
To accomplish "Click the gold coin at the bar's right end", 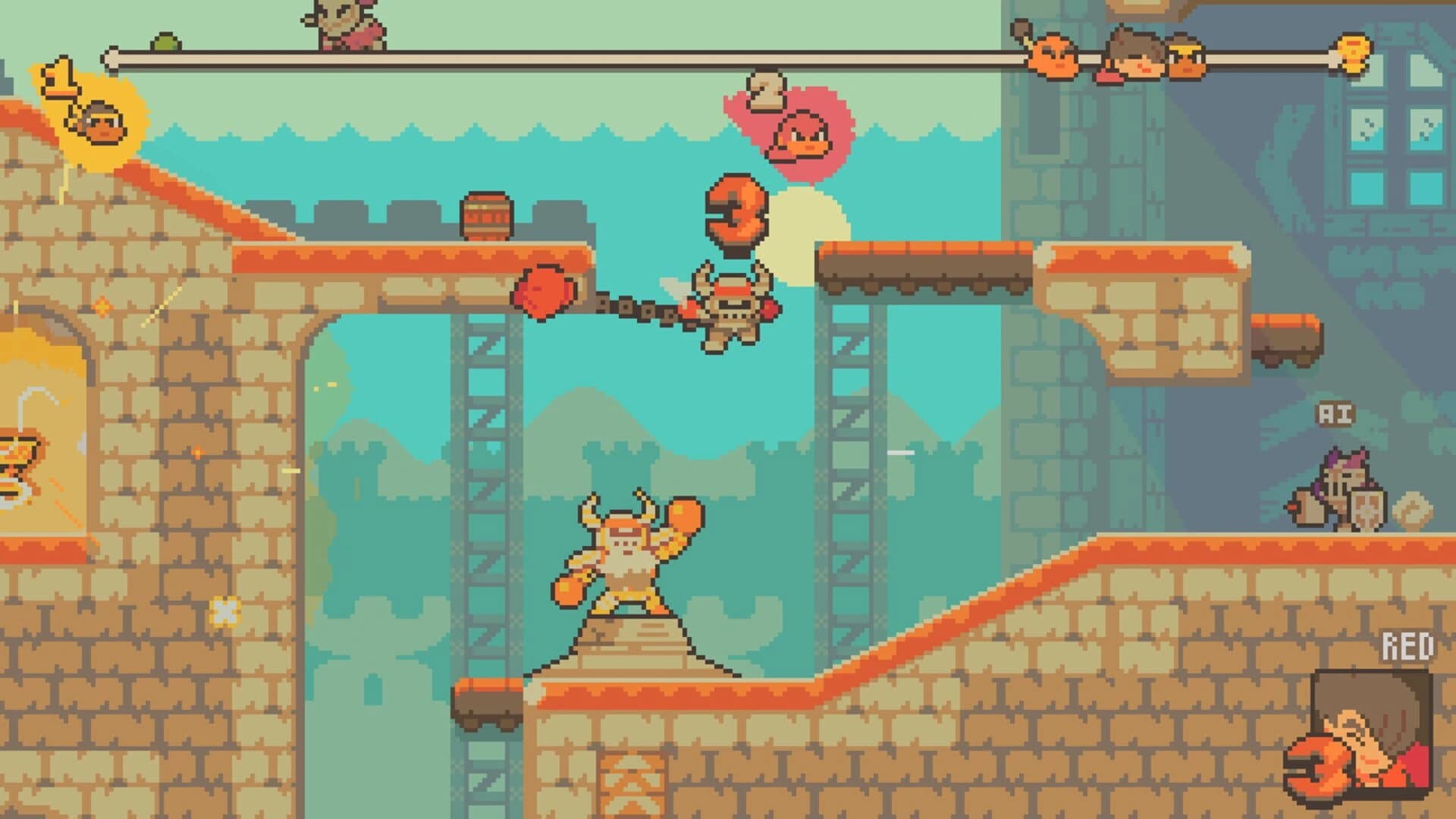I will (1354, 55).
